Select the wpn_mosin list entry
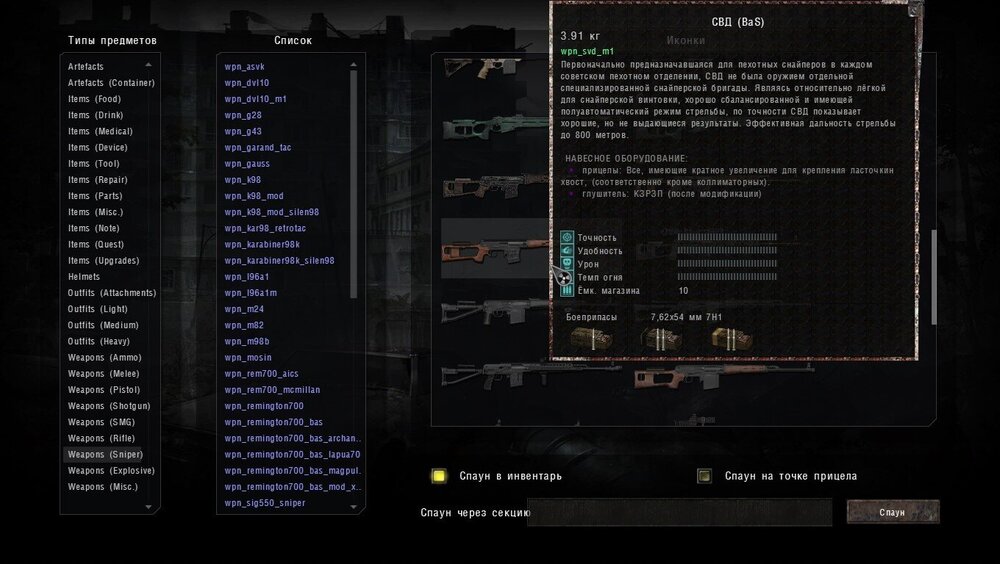The image size is (1000, 564). [x=248, y=357]
